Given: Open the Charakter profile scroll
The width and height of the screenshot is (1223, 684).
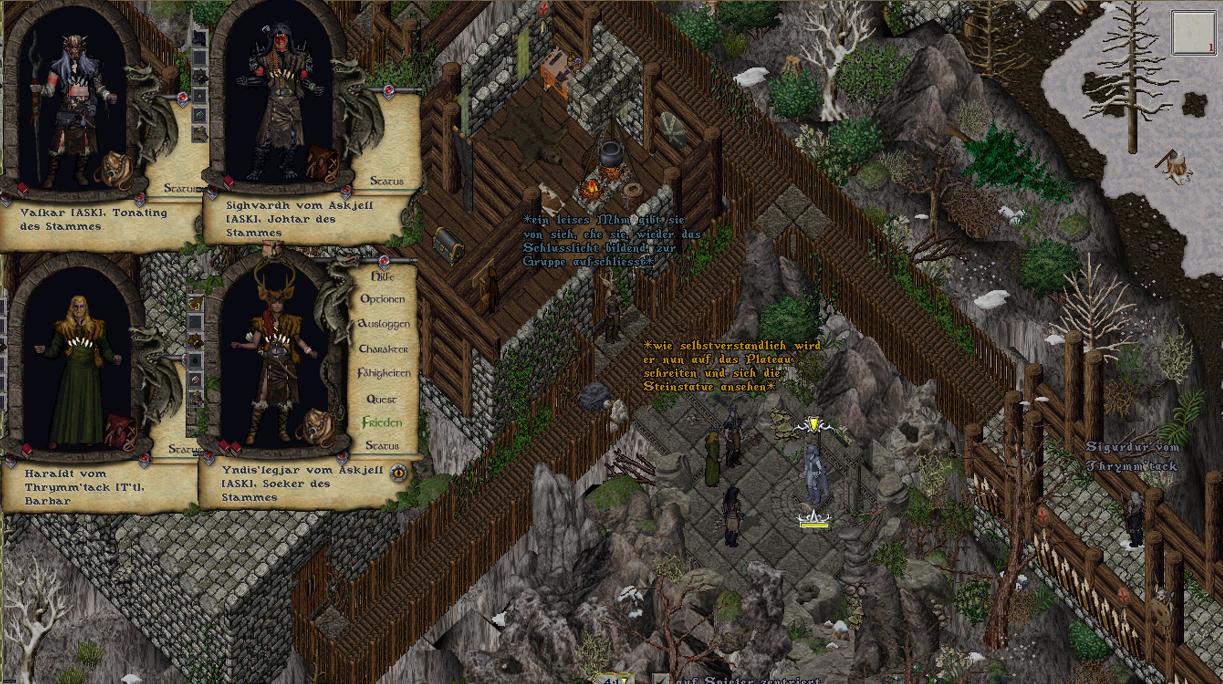Looking at the screenshot, I should click(383, 349).
